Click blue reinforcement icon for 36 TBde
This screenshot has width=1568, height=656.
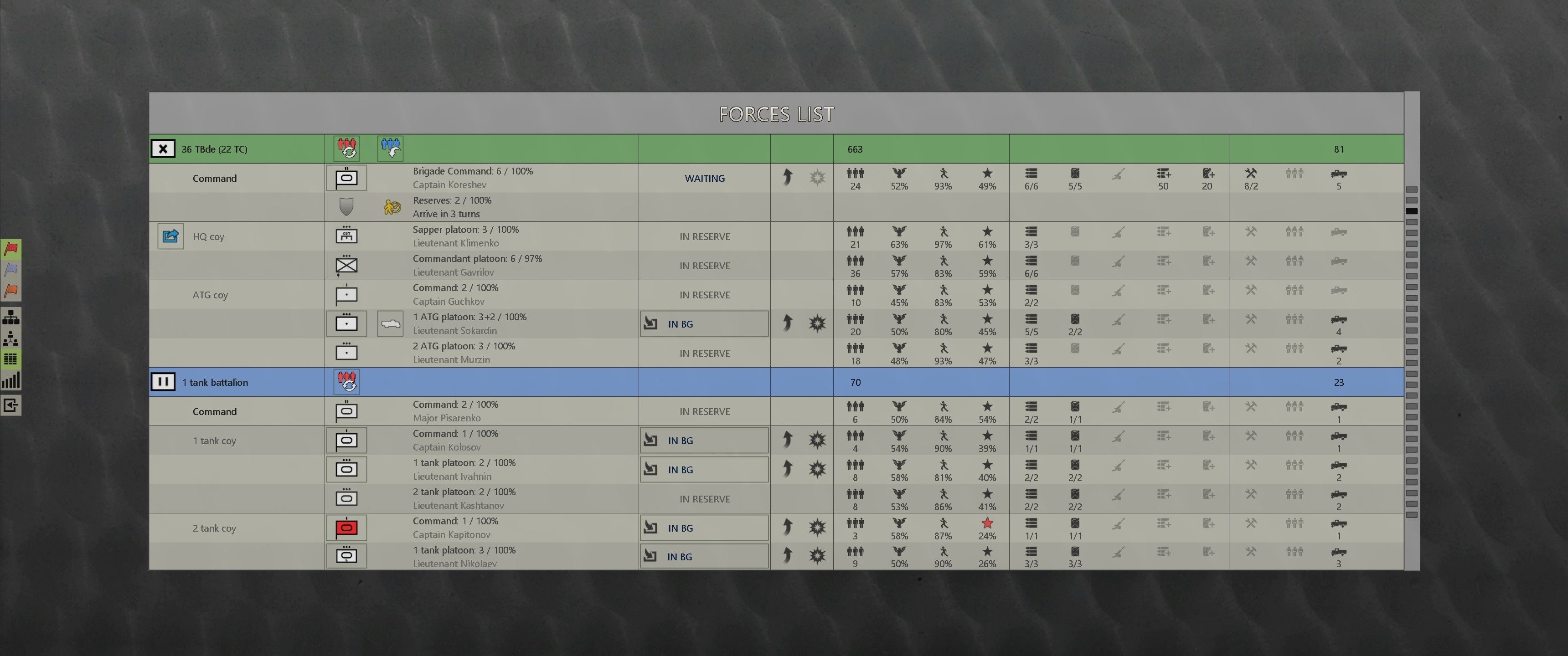point(390,148)
